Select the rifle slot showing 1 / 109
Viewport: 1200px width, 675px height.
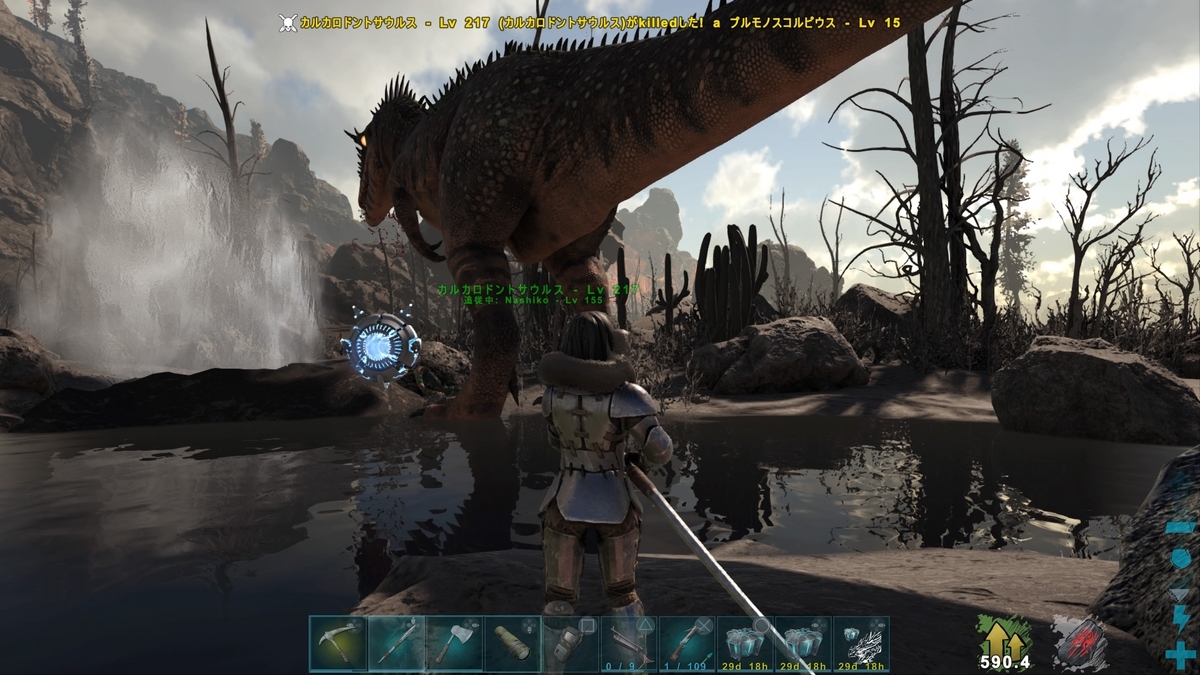tap(686, 643)
